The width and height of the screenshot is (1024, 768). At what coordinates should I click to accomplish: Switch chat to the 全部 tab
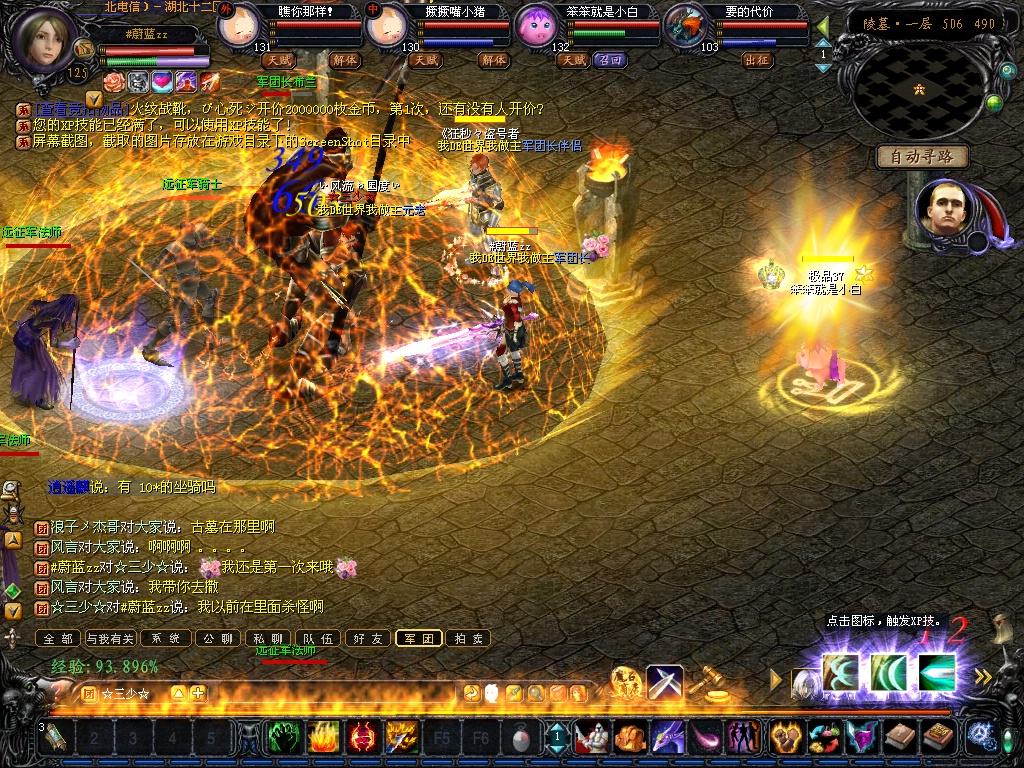[57, 638]
